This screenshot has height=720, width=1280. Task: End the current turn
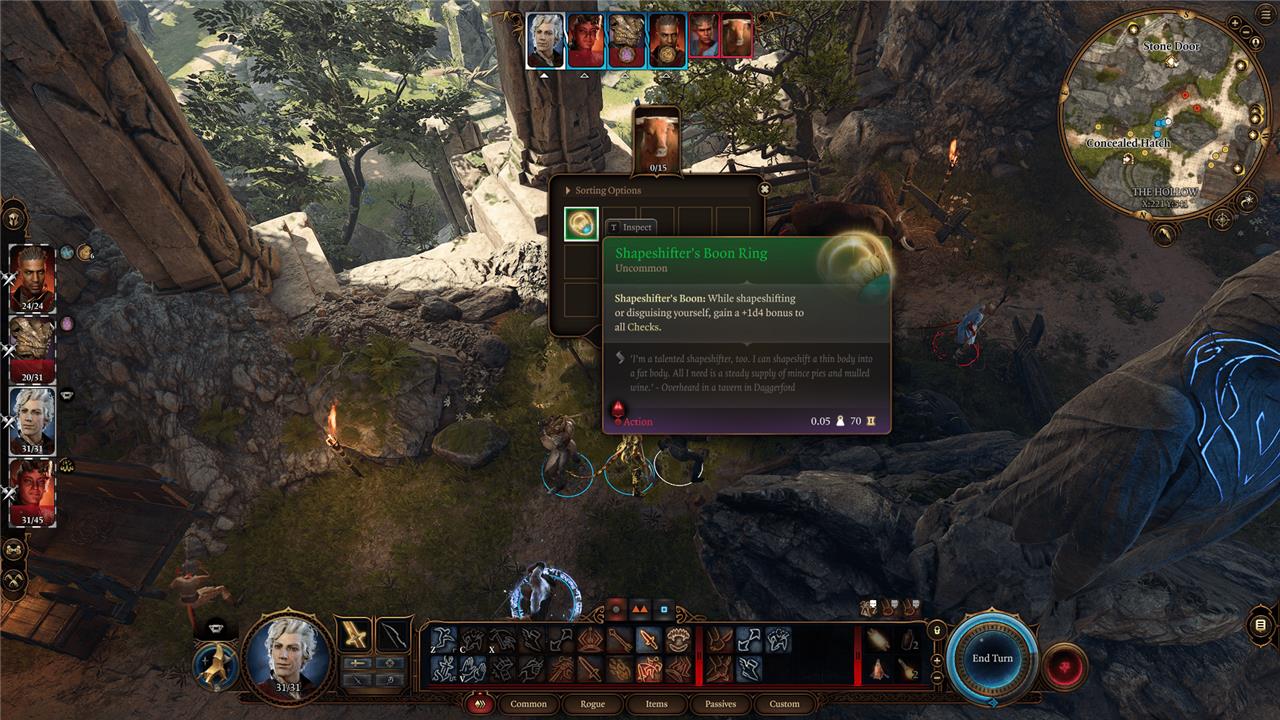[x=992, y=658]
